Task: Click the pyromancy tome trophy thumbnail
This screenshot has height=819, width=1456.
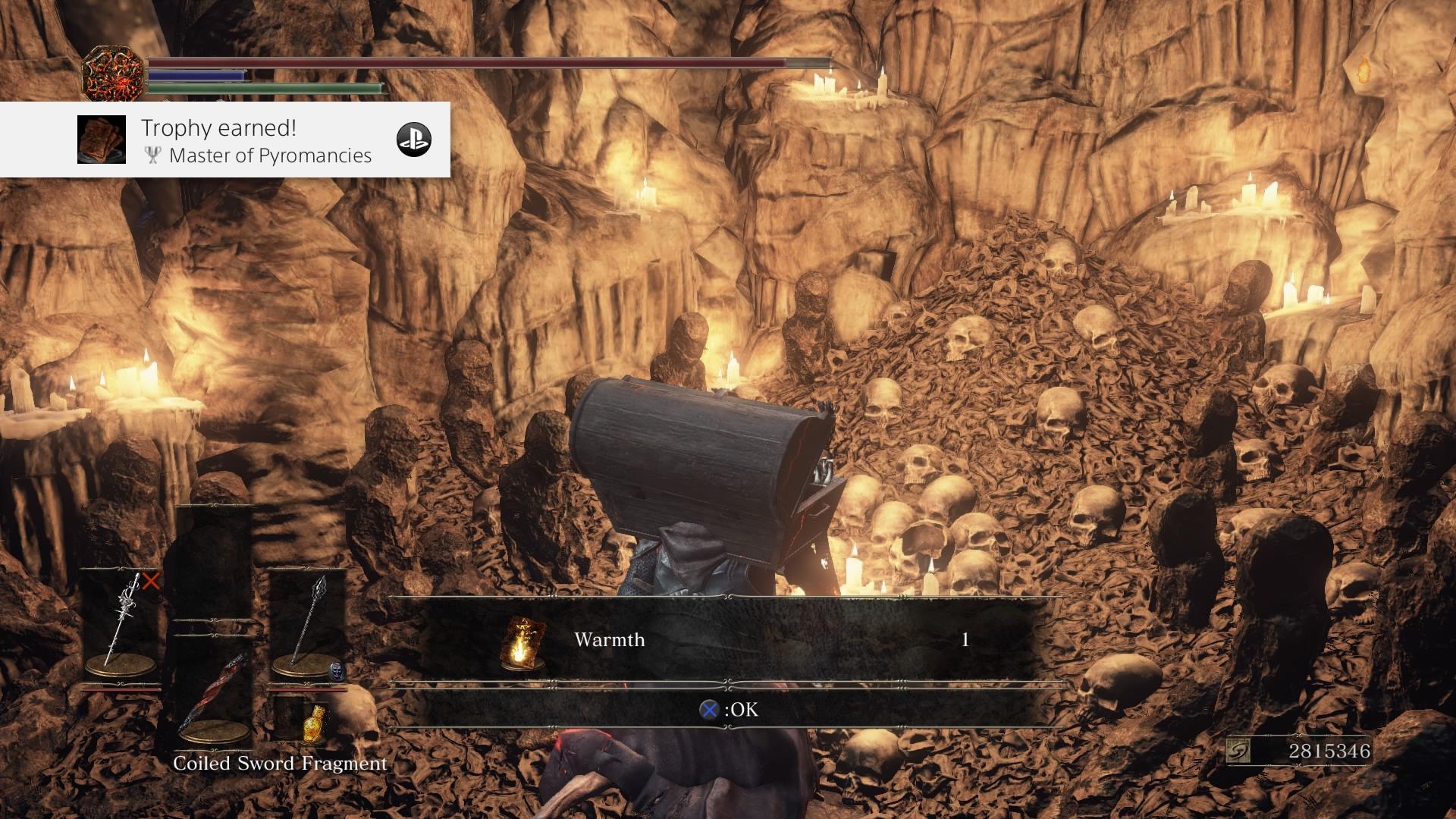Action: click(x=101, y=140)
